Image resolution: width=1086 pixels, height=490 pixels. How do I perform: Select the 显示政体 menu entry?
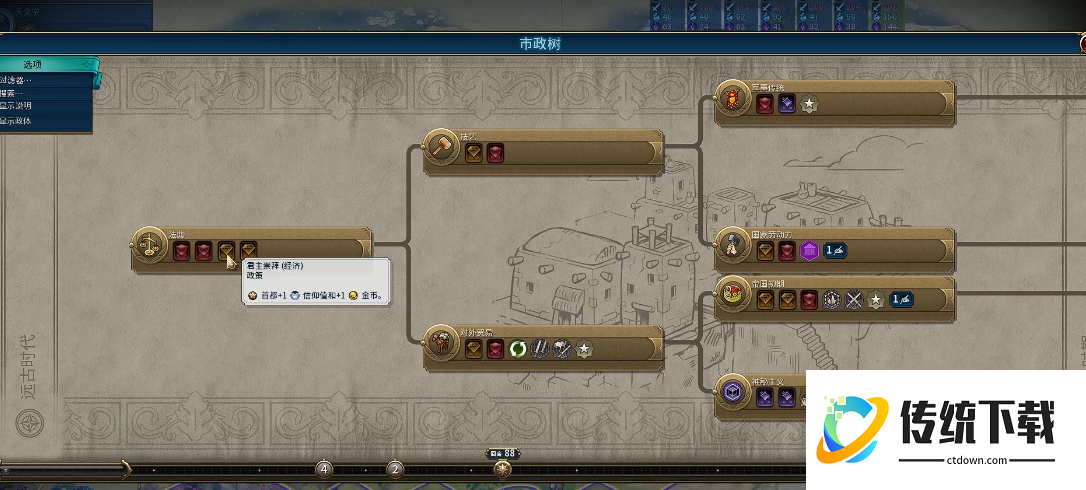pos(18,120)
